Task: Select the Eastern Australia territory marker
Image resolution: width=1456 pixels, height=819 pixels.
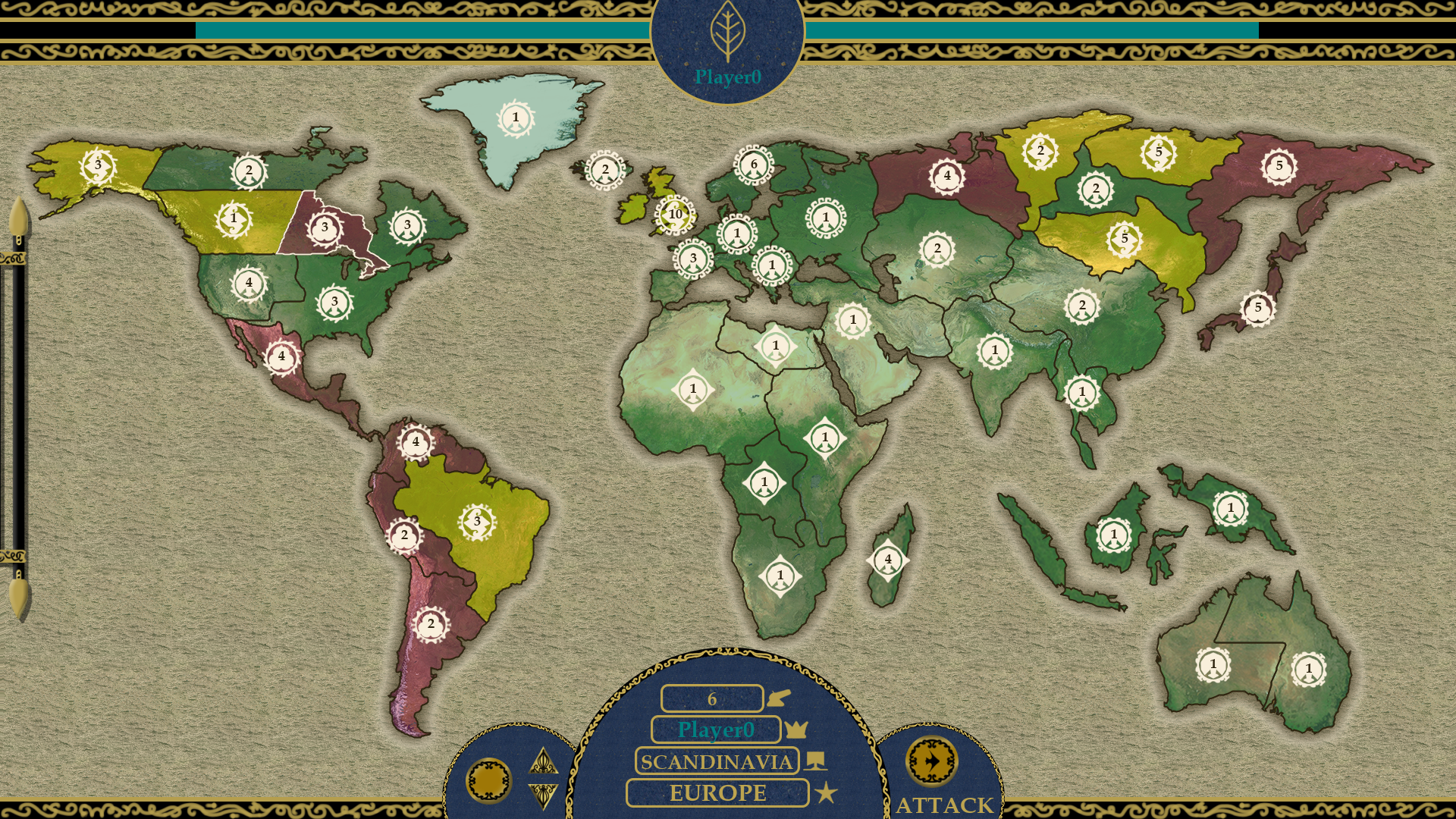Action: 1308,669
